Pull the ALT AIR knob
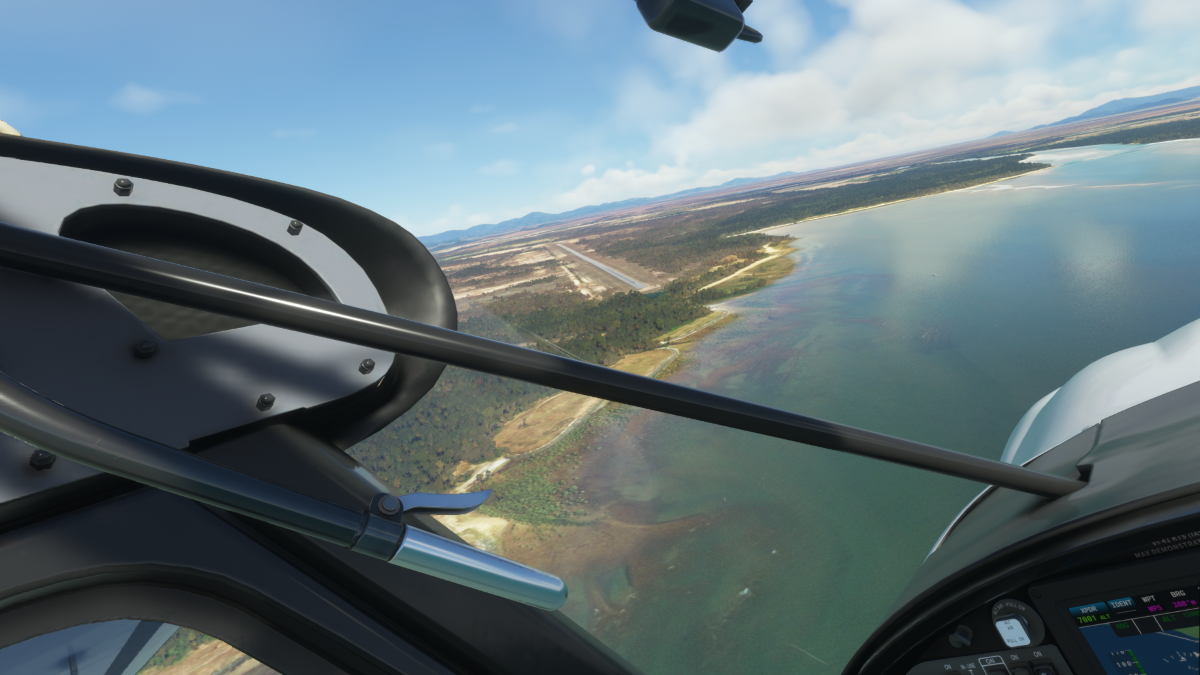 pos(1011,630)
